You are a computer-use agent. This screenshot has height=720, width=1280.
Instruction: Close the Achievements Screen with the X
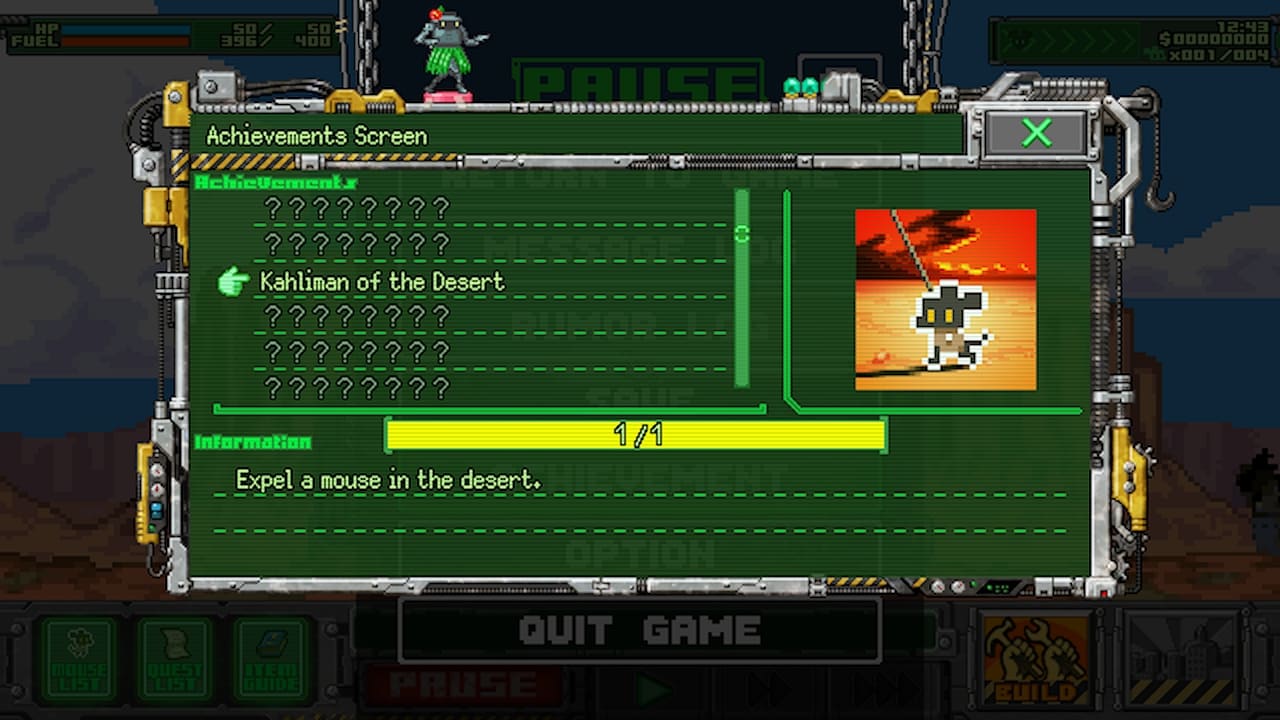click(x=1035, y=133)
